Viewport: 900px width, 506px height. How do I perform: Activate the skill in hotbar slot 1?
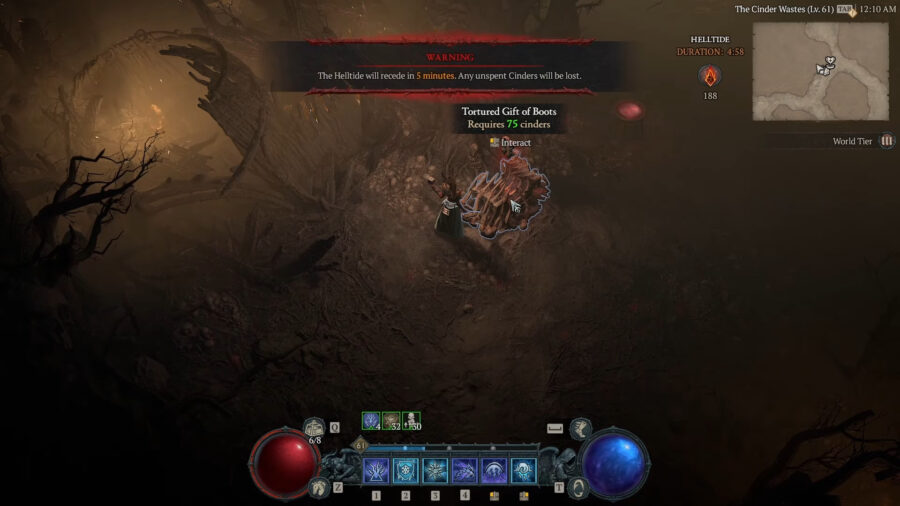click(x=377, y=471)
